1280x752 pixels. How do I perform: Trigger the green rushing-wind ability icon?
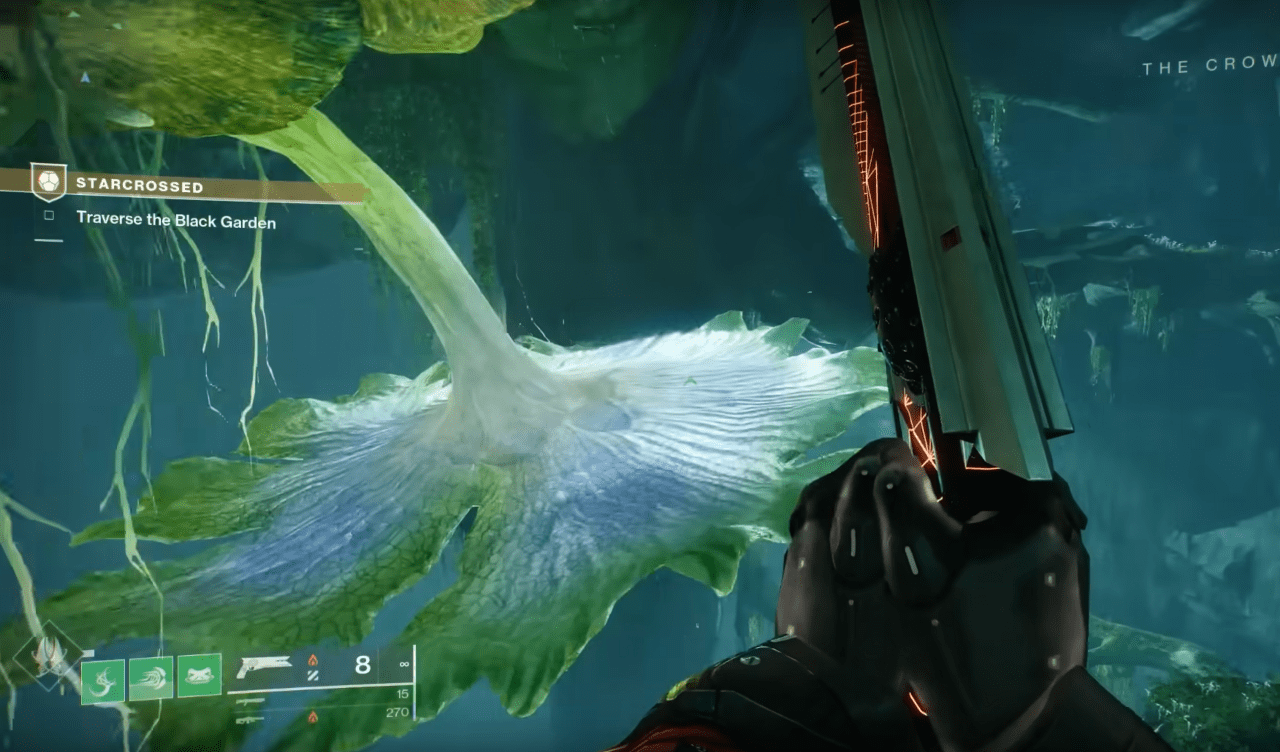point(150,679)
